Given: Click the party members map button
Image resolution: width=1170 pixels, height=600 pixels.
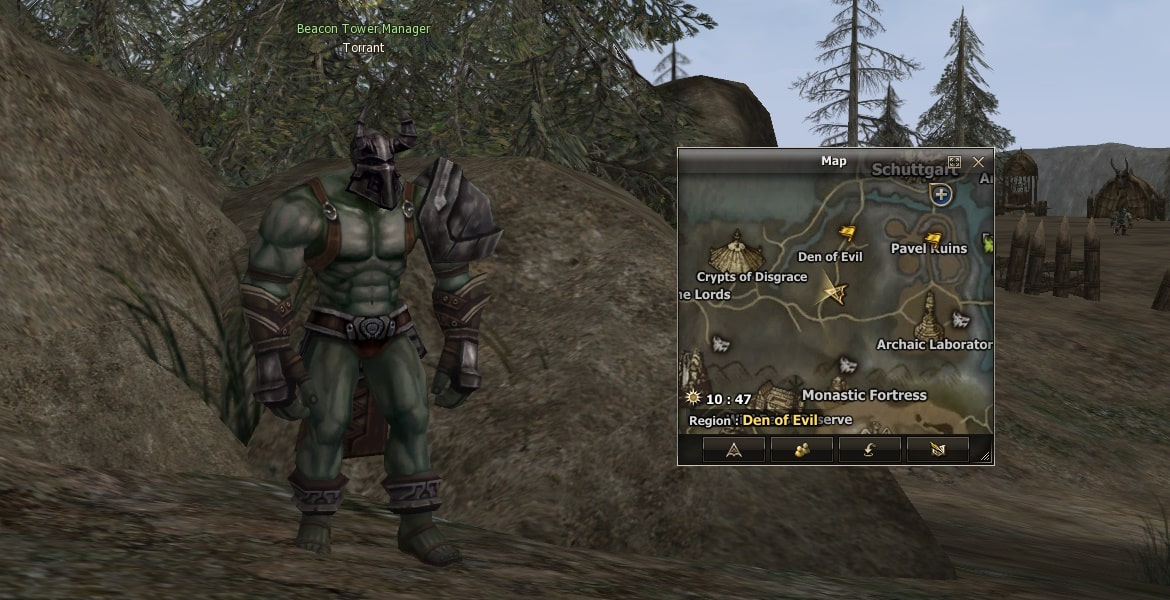Looking at the screenshot, I should 801,450.
